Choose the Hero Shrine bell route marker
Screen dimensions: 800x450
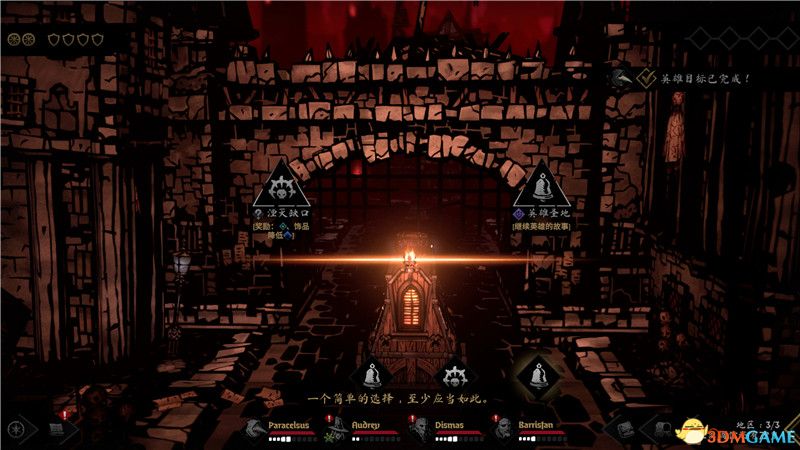(x=540, y=184)
